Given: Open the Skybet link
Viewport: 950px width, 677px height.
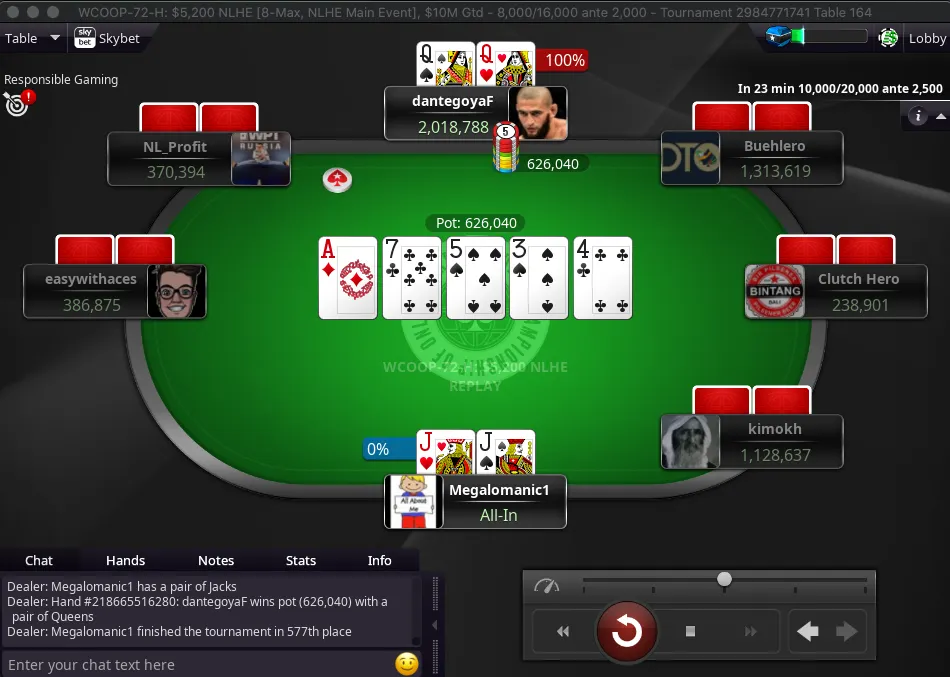Looking at the screenshot, I should 107,39.
